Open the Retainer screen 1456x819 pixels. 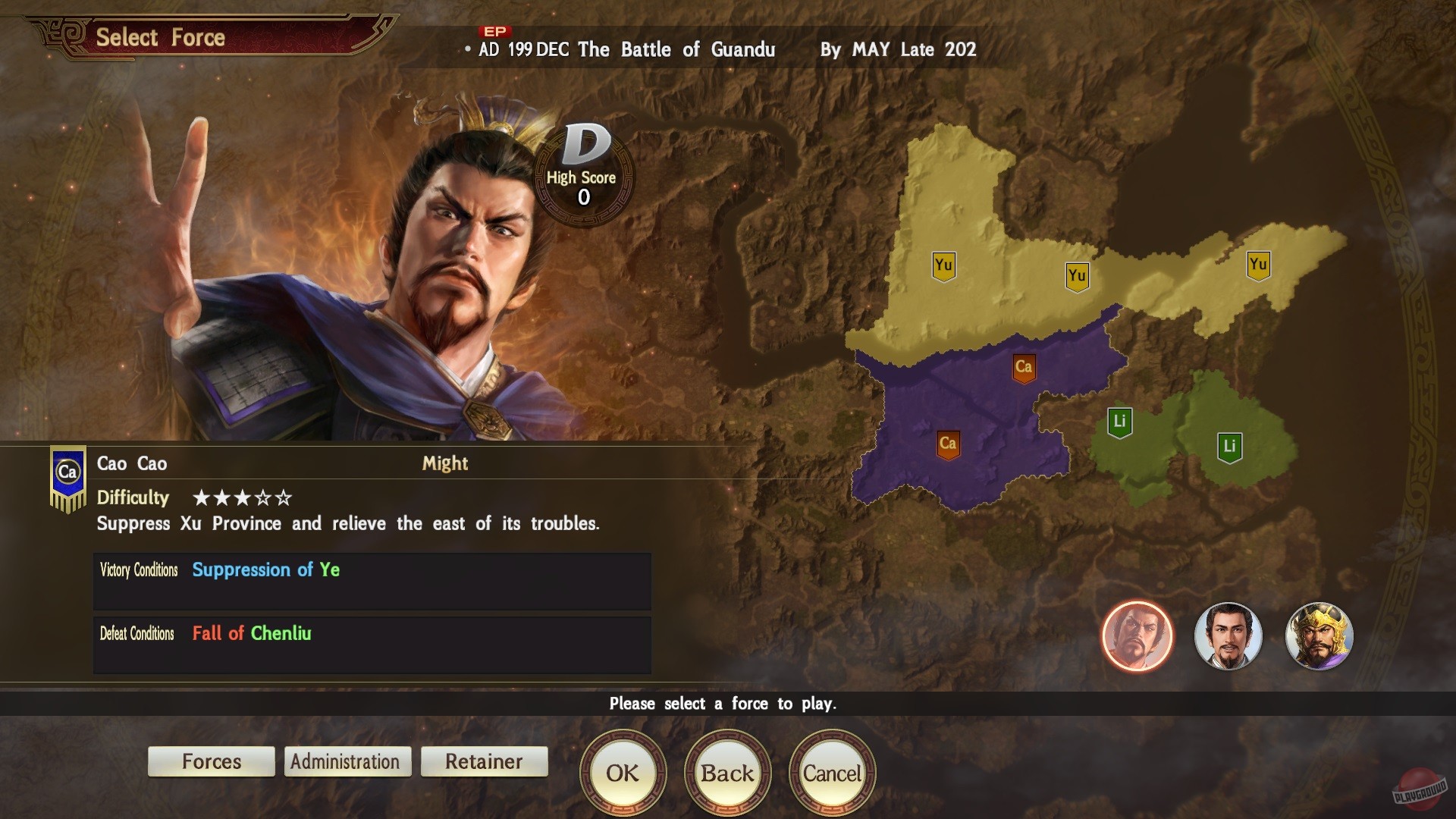click(x=484, y=762)
